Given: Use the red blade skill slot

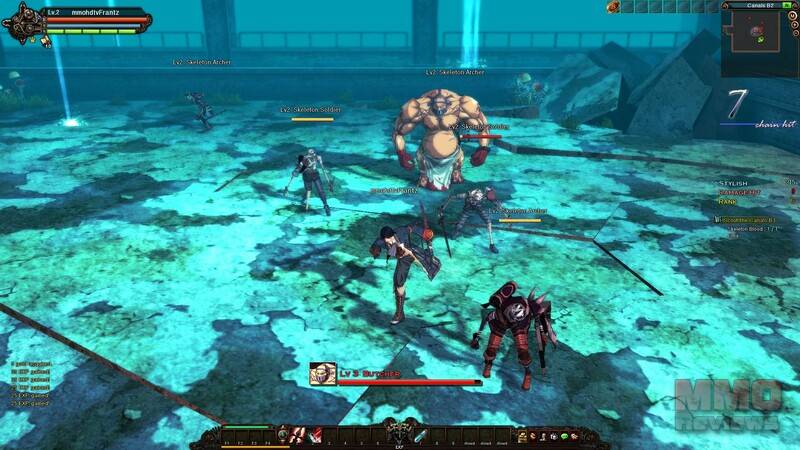Looking at the screenshot, I should pyautogui.click(x=315, y=436).
